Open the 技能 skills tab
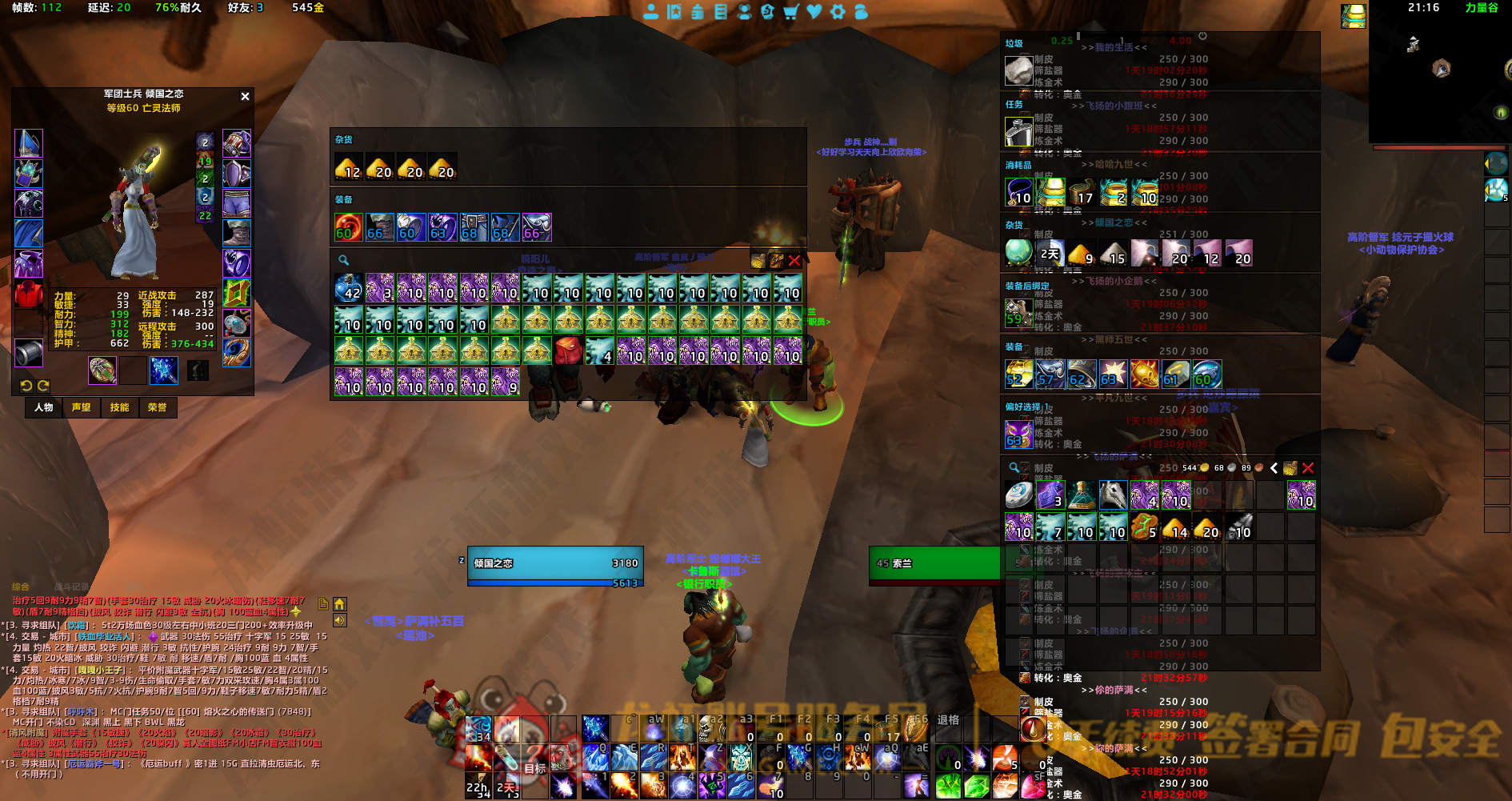Image resolution: width=1512 pixels, height=801 pixels. (x=119, y=407)
